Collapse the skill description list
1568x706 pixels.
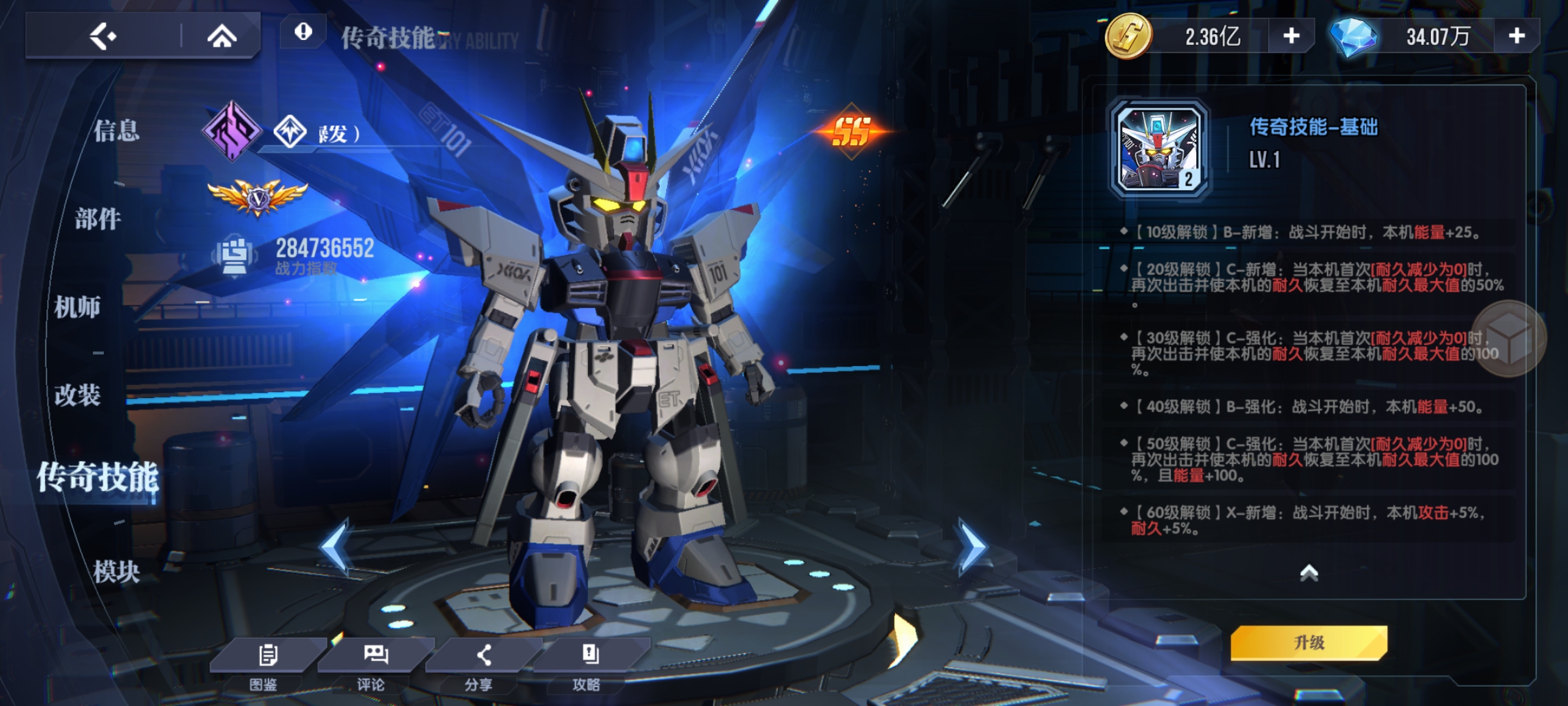(x=1309, y=573)
